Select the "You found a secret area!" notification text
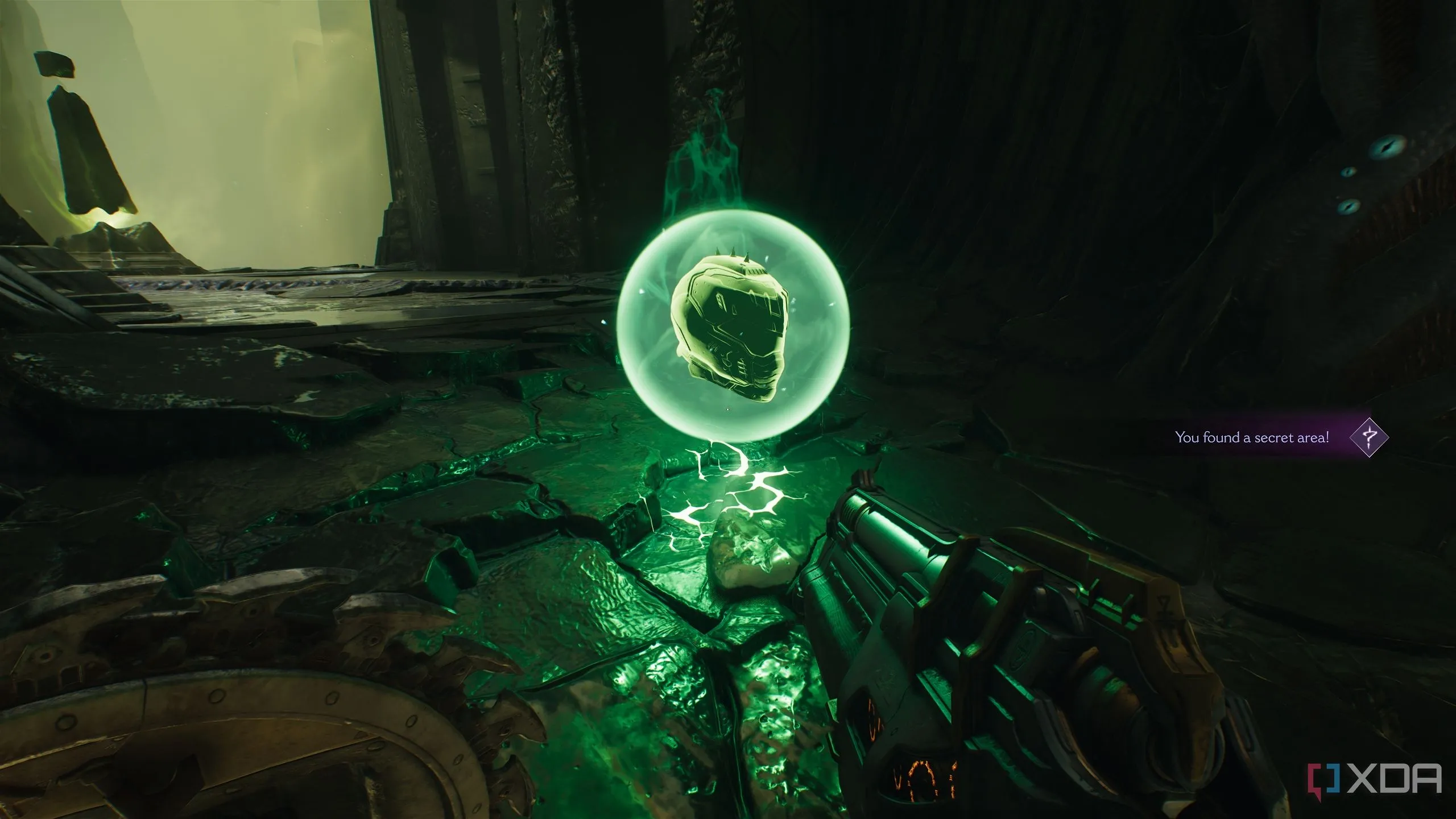The image size is (1456, 819). 1252,437
